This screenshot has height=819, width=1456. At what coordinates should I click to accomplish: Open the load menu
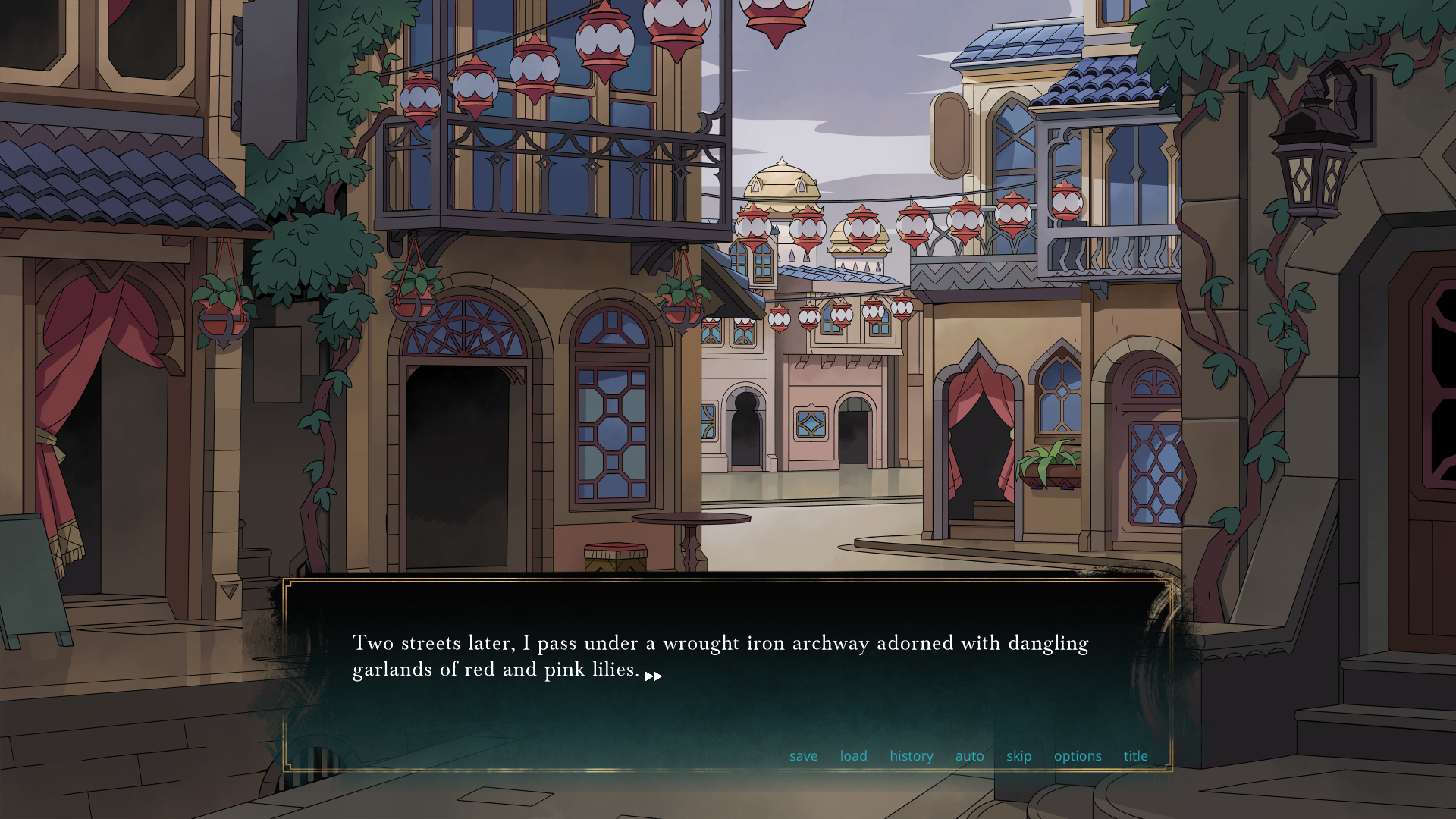click(853, 756)
